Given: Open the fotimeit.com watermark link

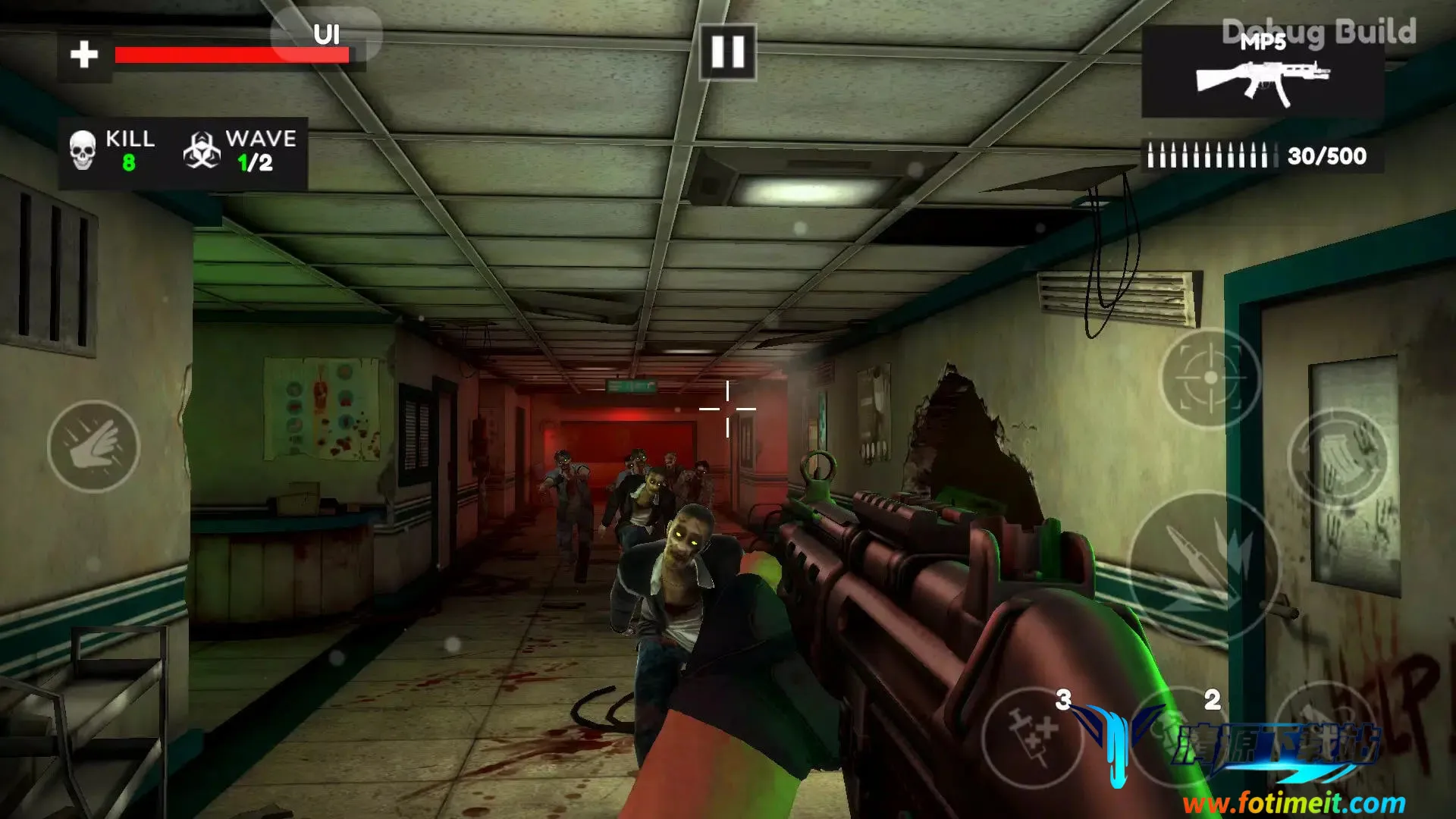Looking at the screenshot, I should [x=1294, y=802].
